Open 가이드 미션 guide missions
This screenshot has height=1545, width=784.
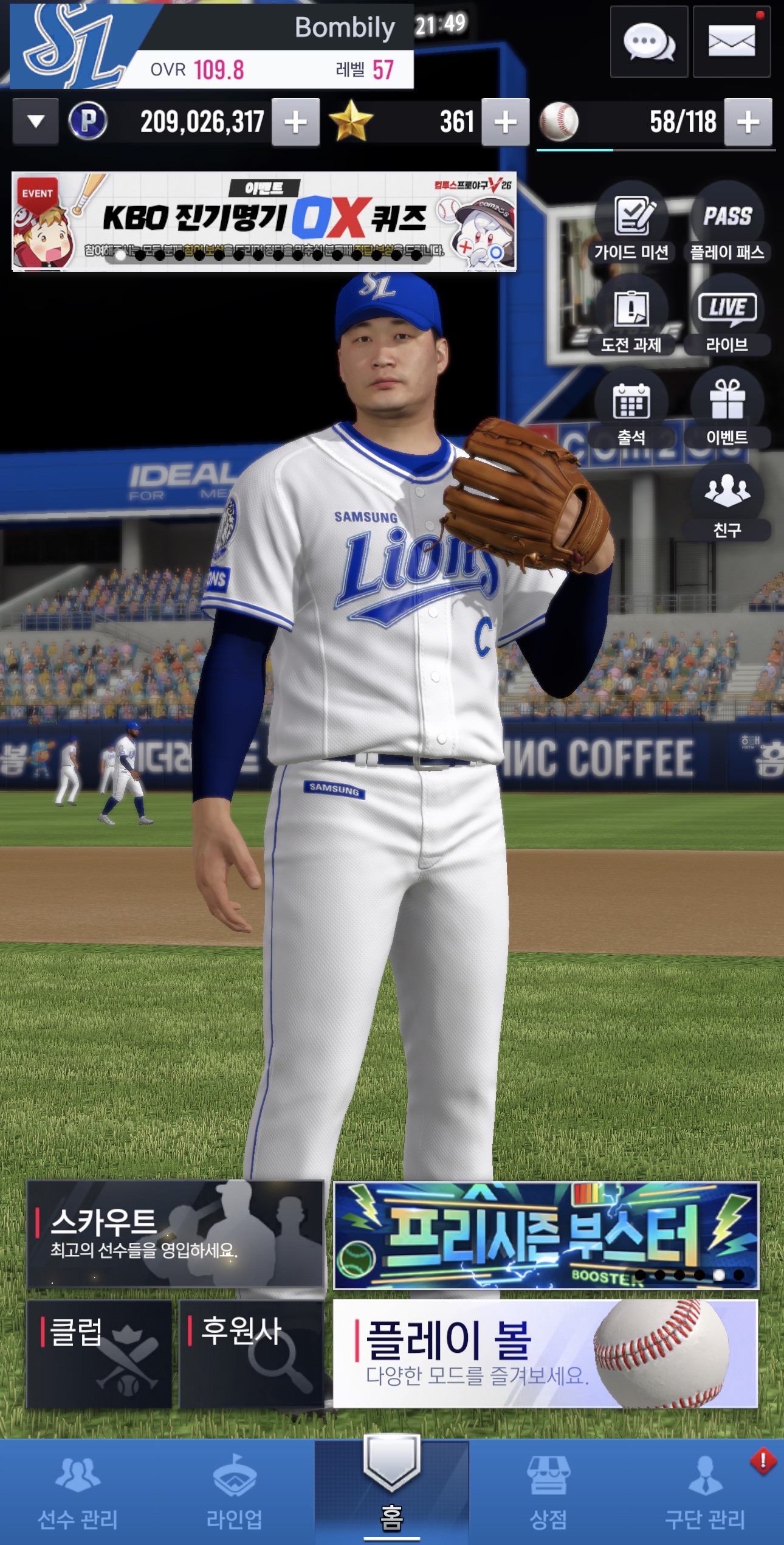(x=631, y=224)
